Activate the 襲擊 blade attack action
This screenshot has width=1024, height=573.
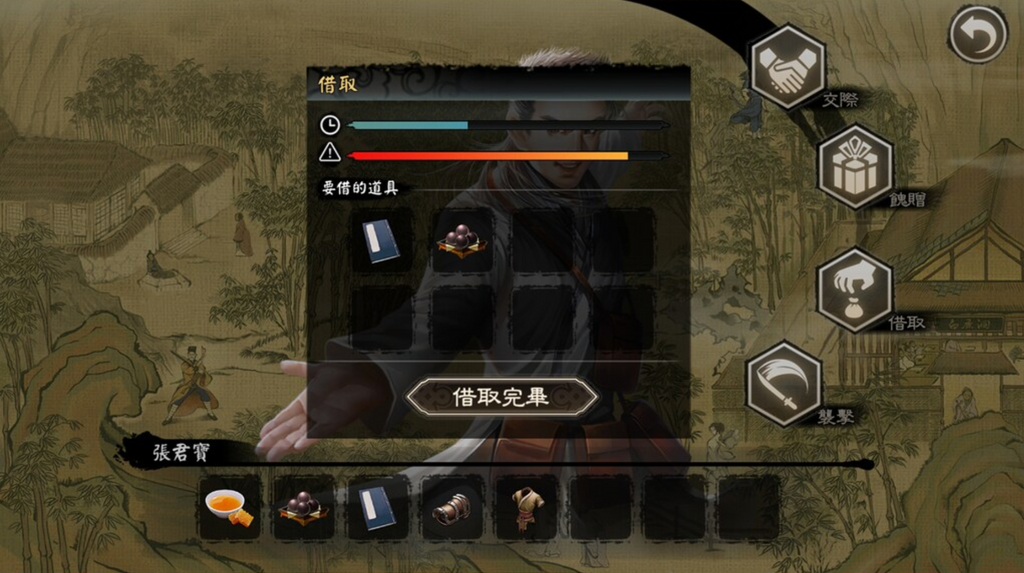tap(784, 383)
